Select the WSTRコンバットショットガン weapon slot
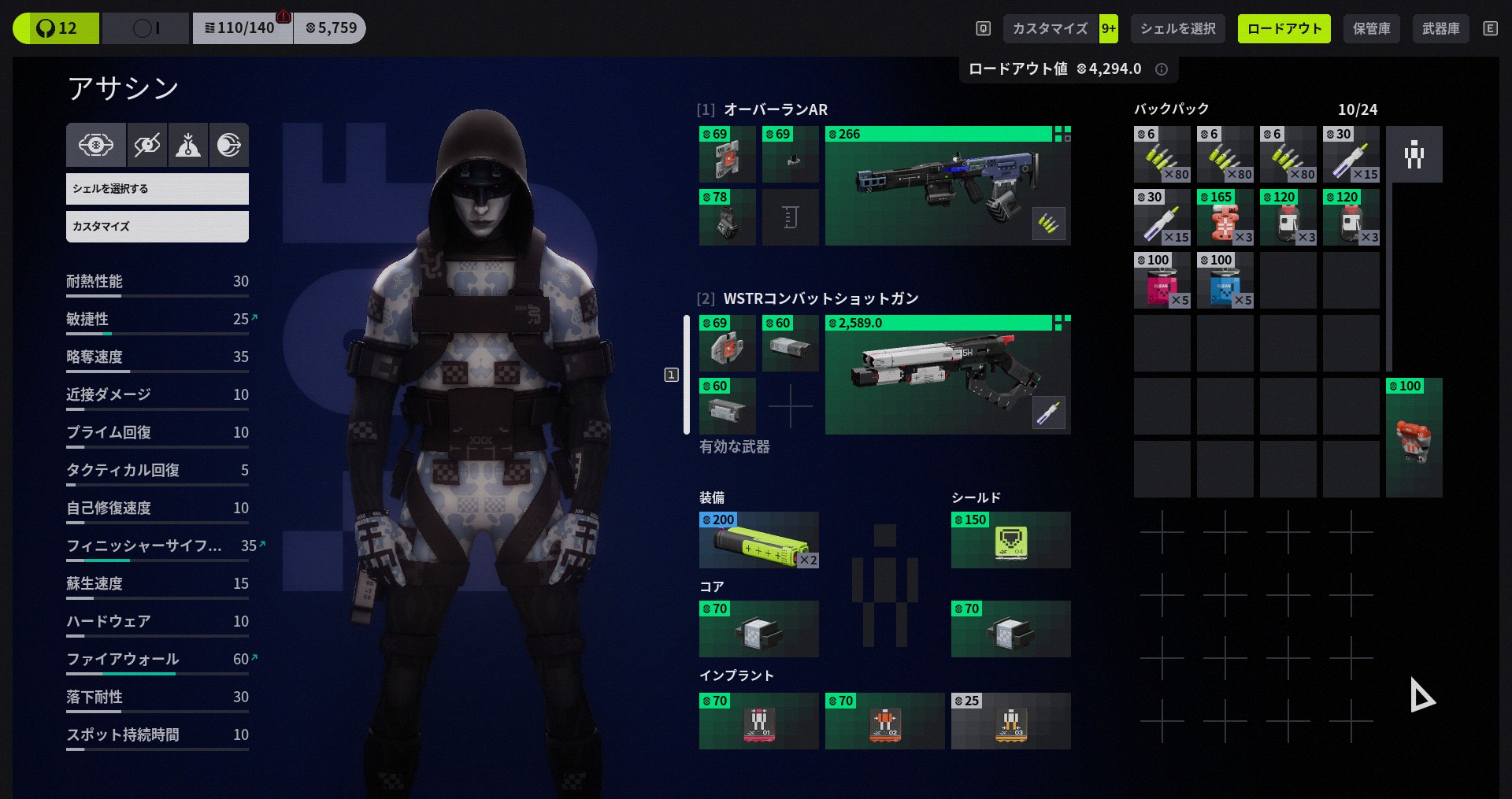 coord(947,375)
